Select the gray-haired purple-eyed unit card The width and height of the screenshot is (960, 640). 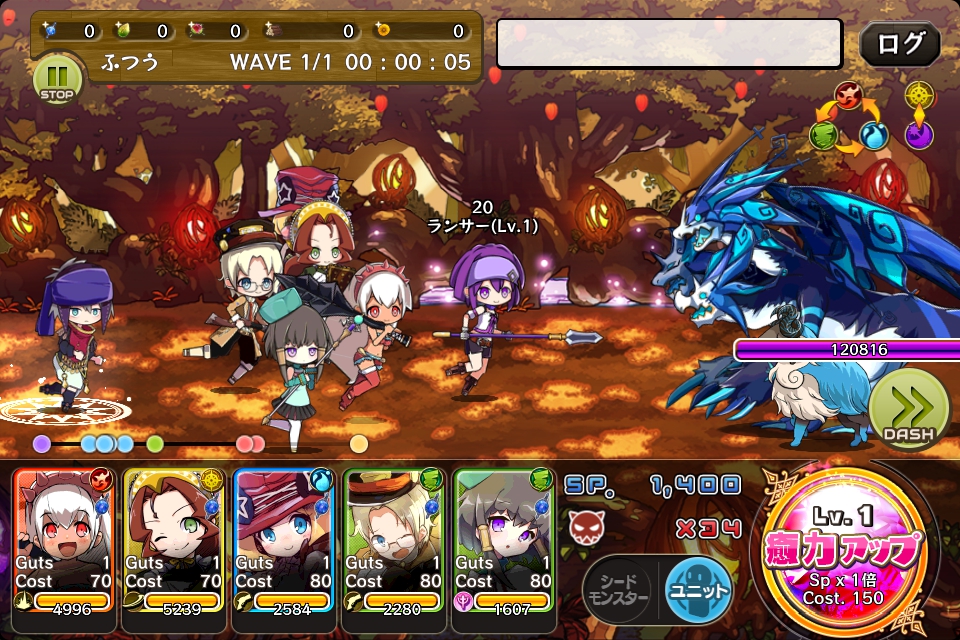tap(504, 540)
